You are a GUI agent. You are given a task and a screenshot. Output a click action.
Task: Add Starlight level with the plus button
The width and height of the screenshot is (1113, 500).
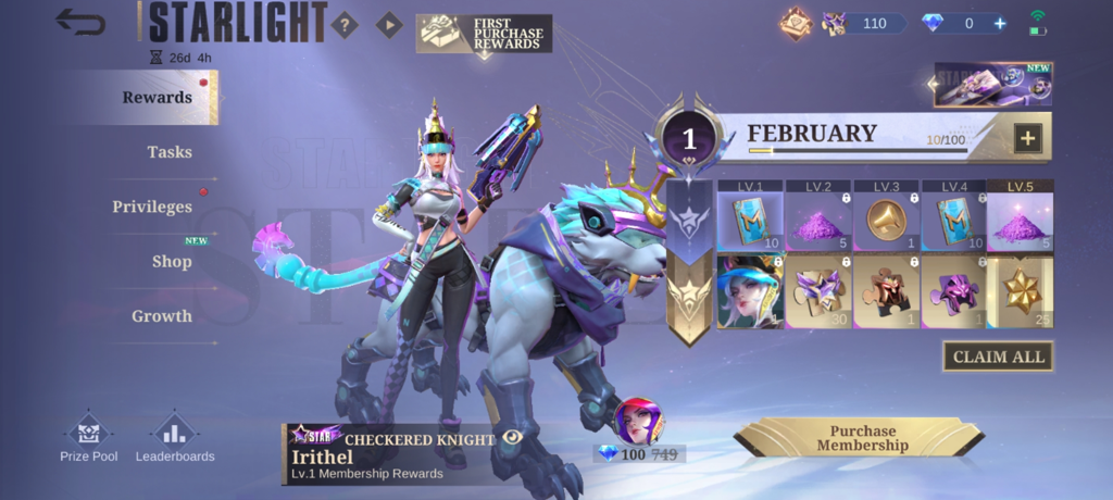tap(1028, 138)
